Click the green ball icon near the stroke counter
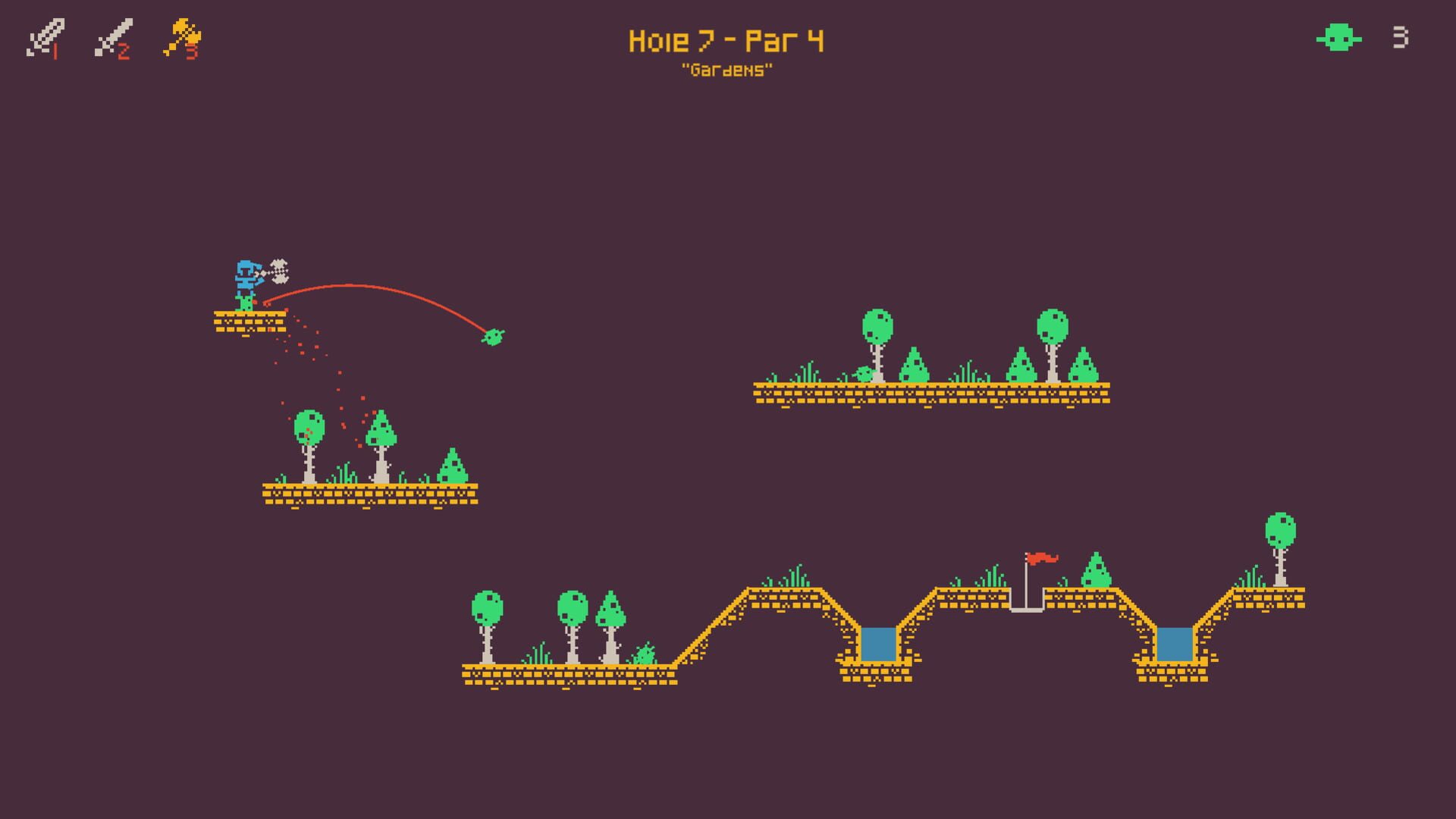Image resolution: width=1456 pixels, height=819 pixels. 1338,38
